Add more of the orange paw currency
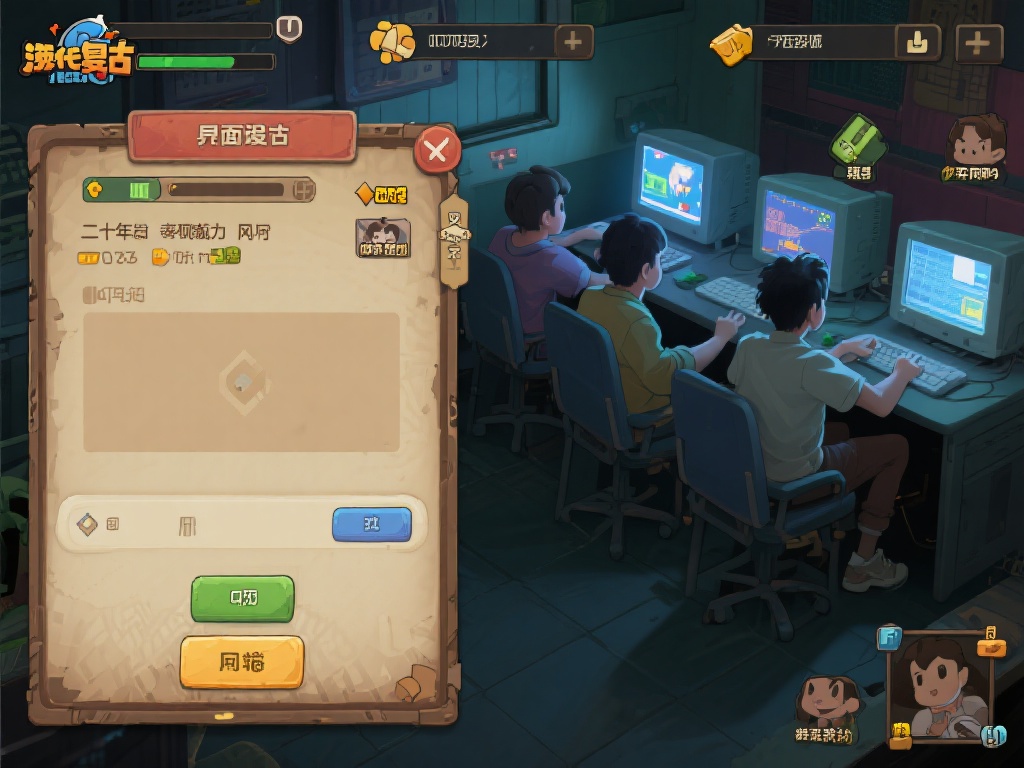This screenshot has height=768, width=1024. click(x=573, y=42)
